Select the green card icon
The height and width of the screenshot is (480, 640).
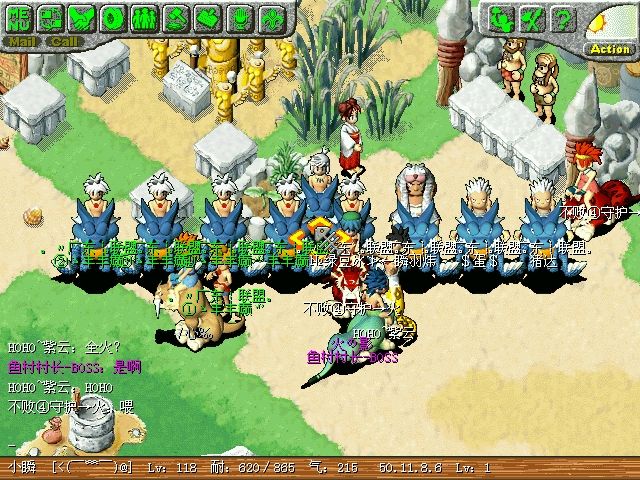tap(208, 17)
